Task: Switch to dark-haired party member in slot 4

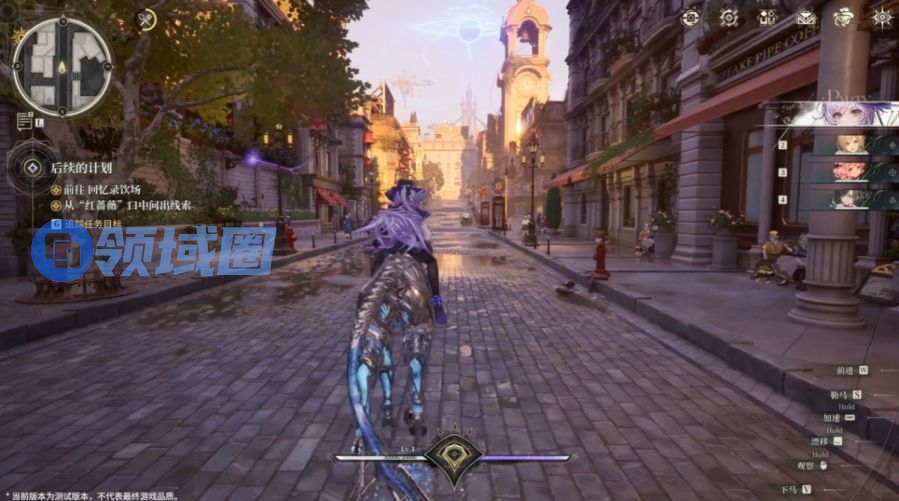Action: coord(850,200)
